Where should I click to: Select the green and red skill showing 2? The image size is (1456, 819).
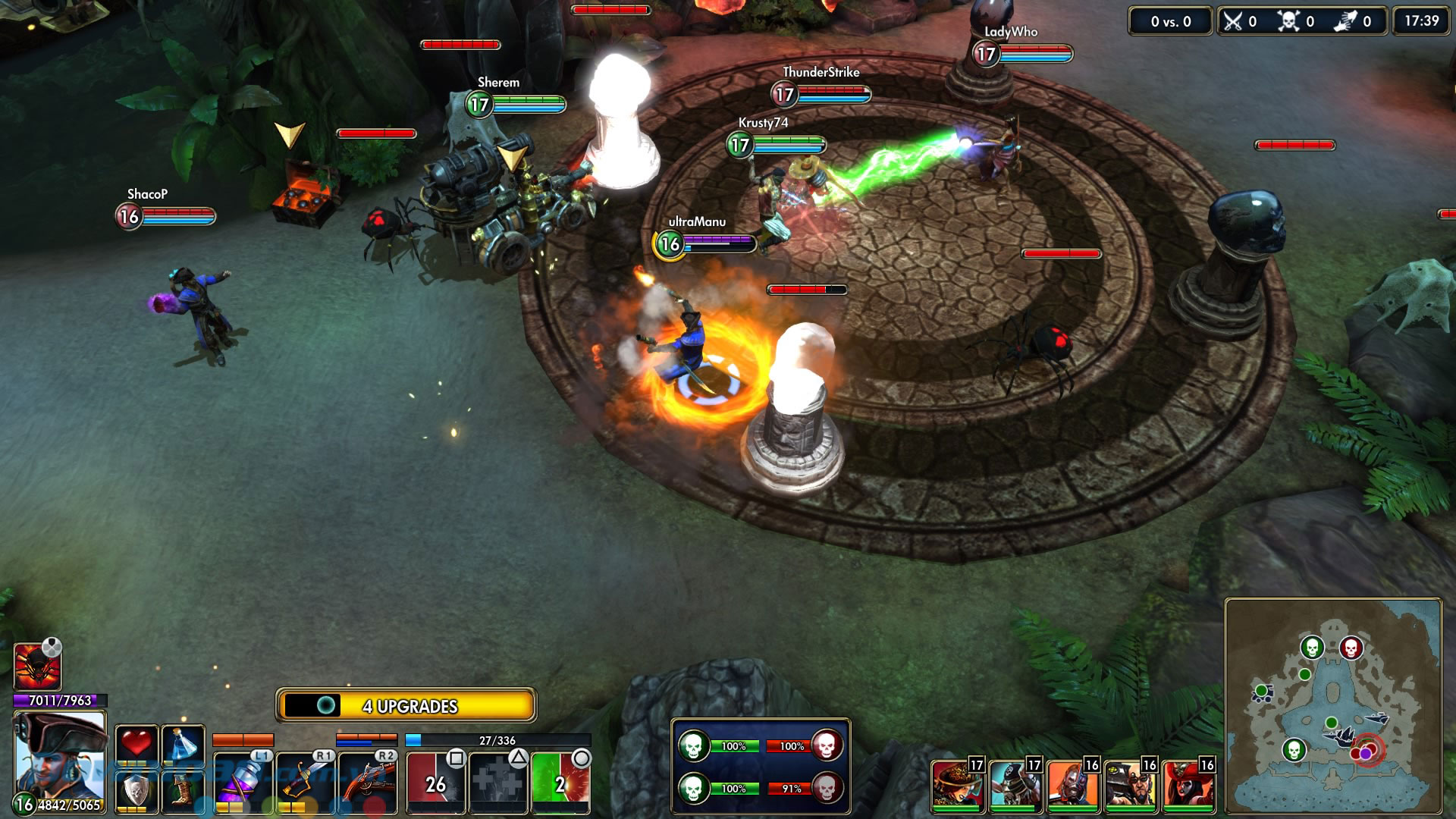click(560, 783)
